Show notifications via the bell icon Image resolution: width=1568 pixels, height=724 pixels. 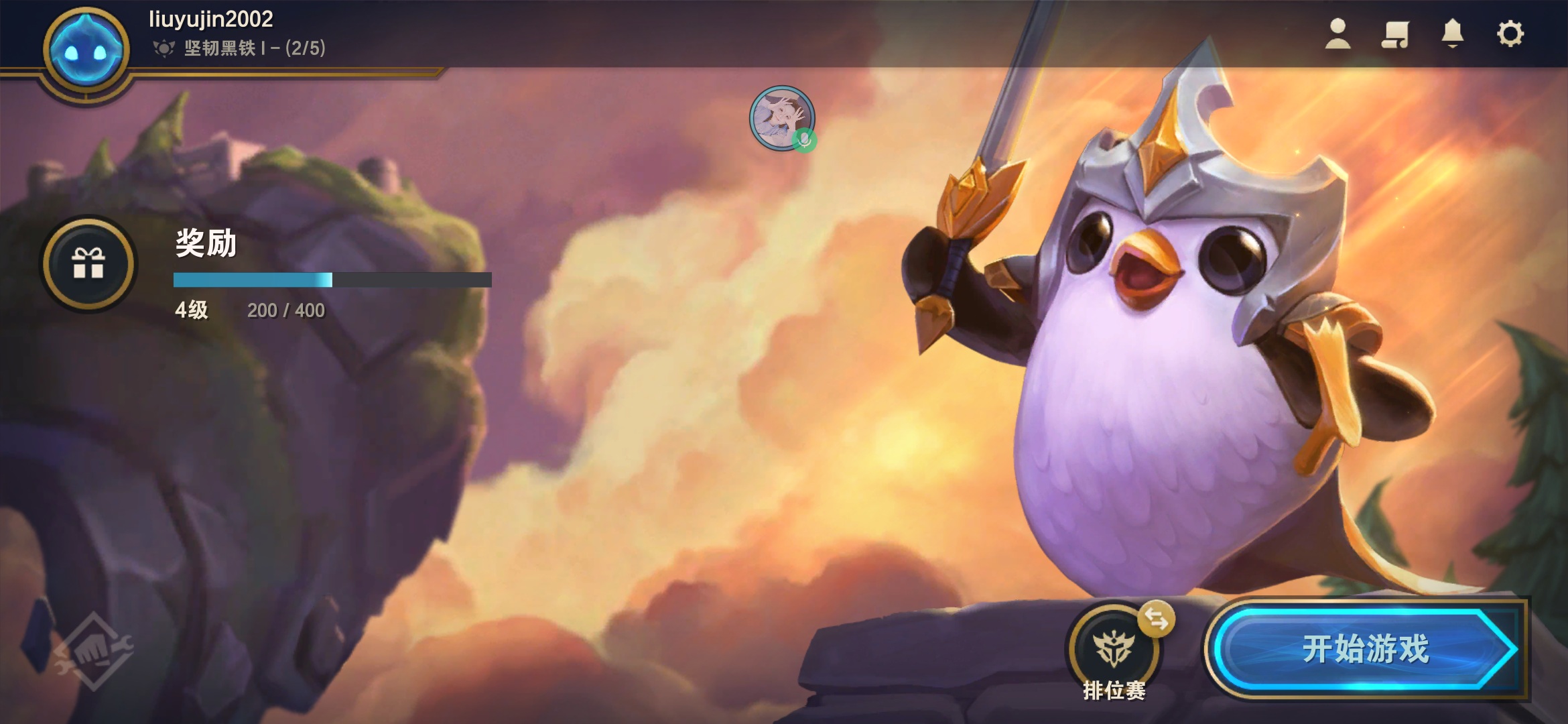(1452, 34)
